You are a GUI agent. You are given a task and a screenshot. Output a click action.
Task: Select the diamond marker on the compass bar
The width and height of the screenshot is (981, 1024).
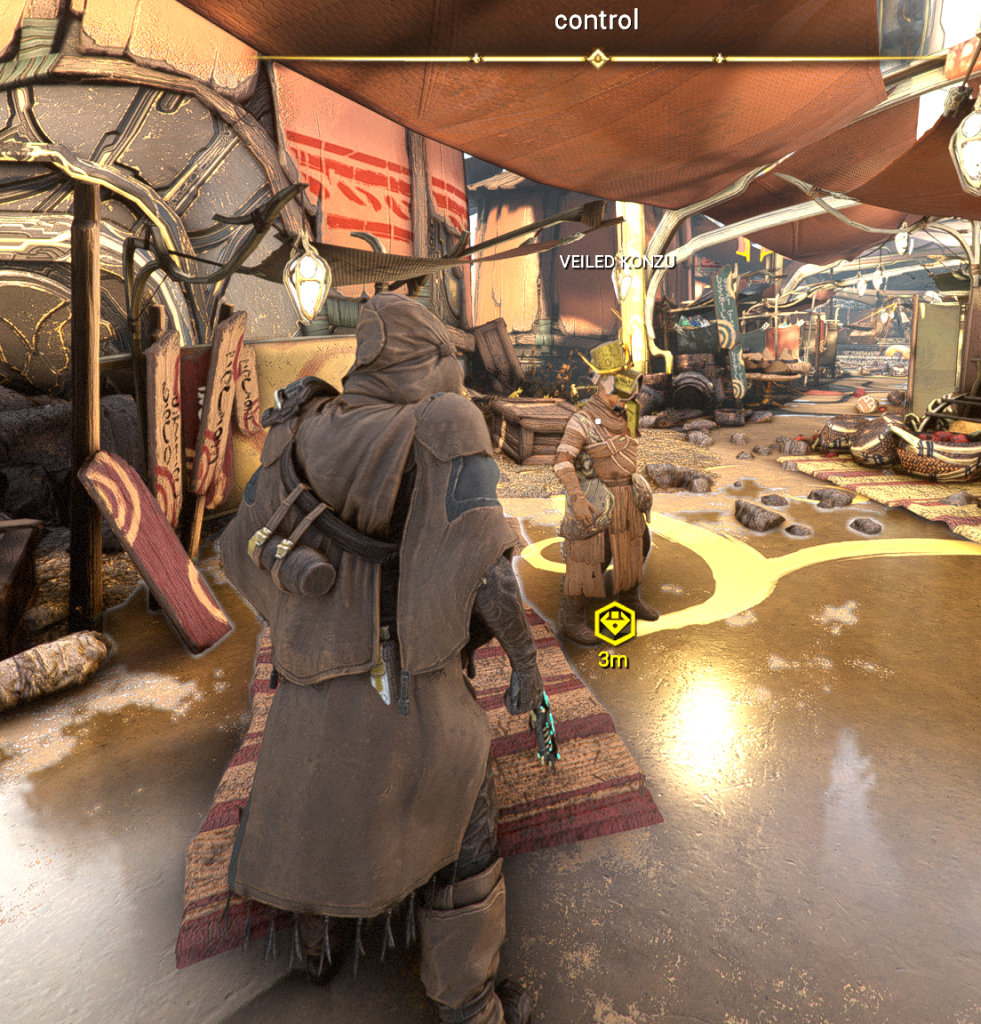point(598,58)
